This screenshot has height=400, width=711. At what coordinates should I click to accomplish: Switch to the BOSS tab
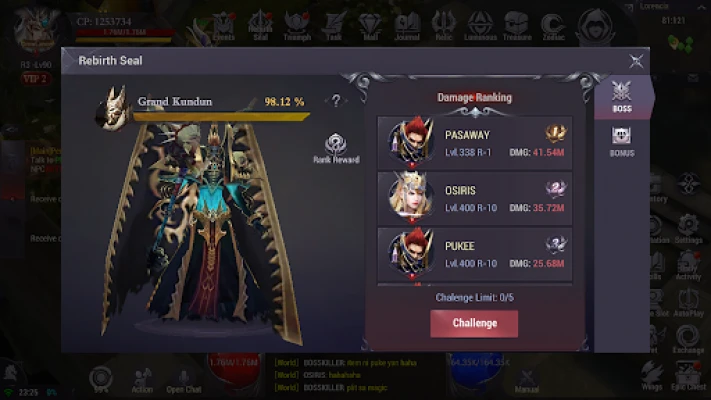tap(621, 98)
